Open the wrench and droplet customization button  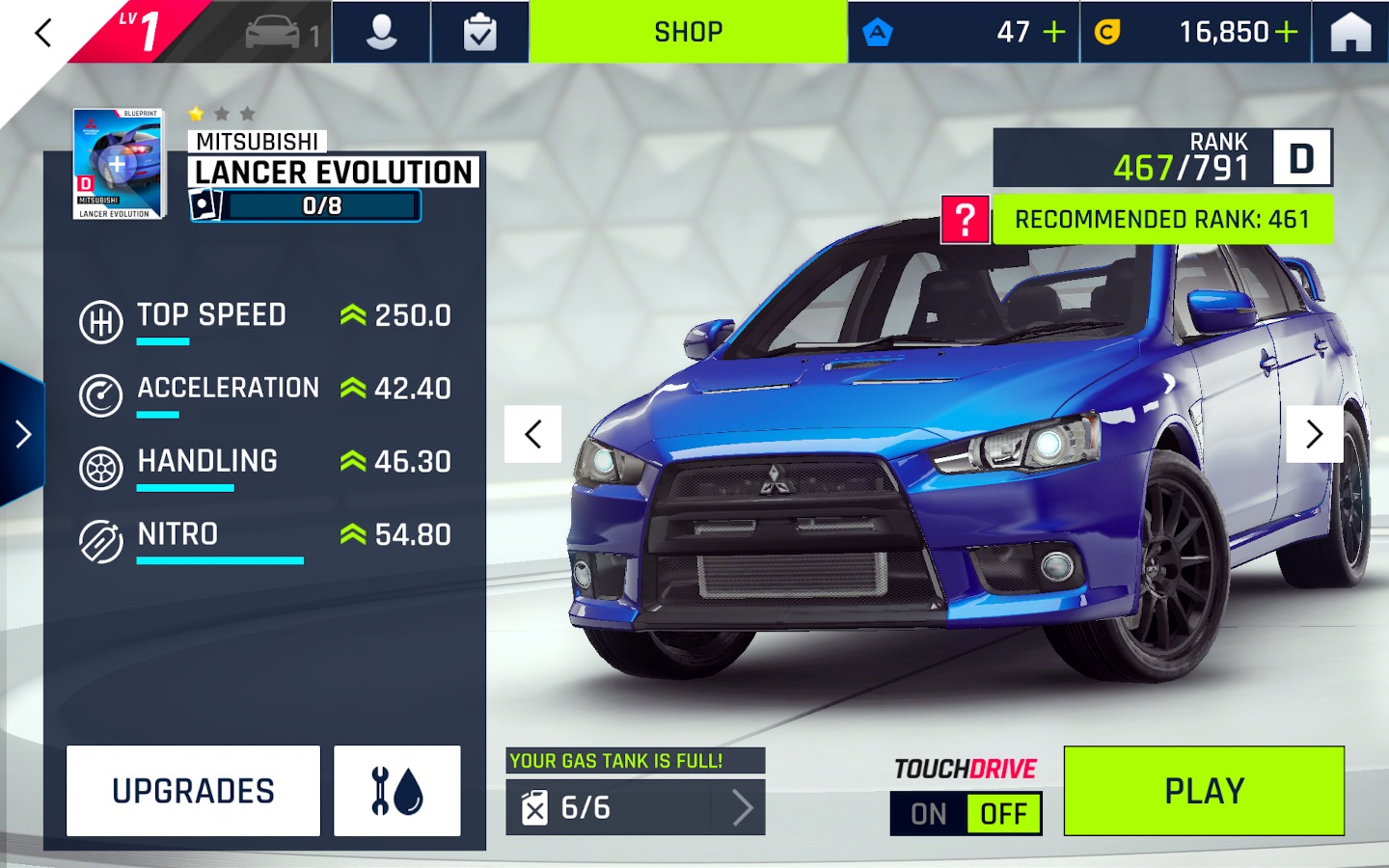pyautogui.click(x=396, y=791)
